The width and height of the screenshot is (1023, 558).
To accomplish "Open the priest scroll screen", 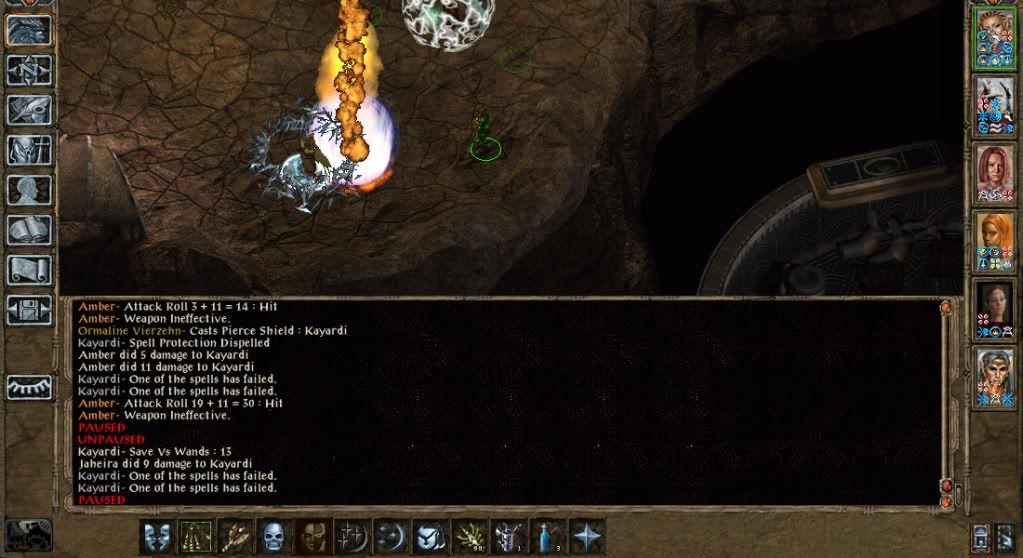I will pos(29,270).
